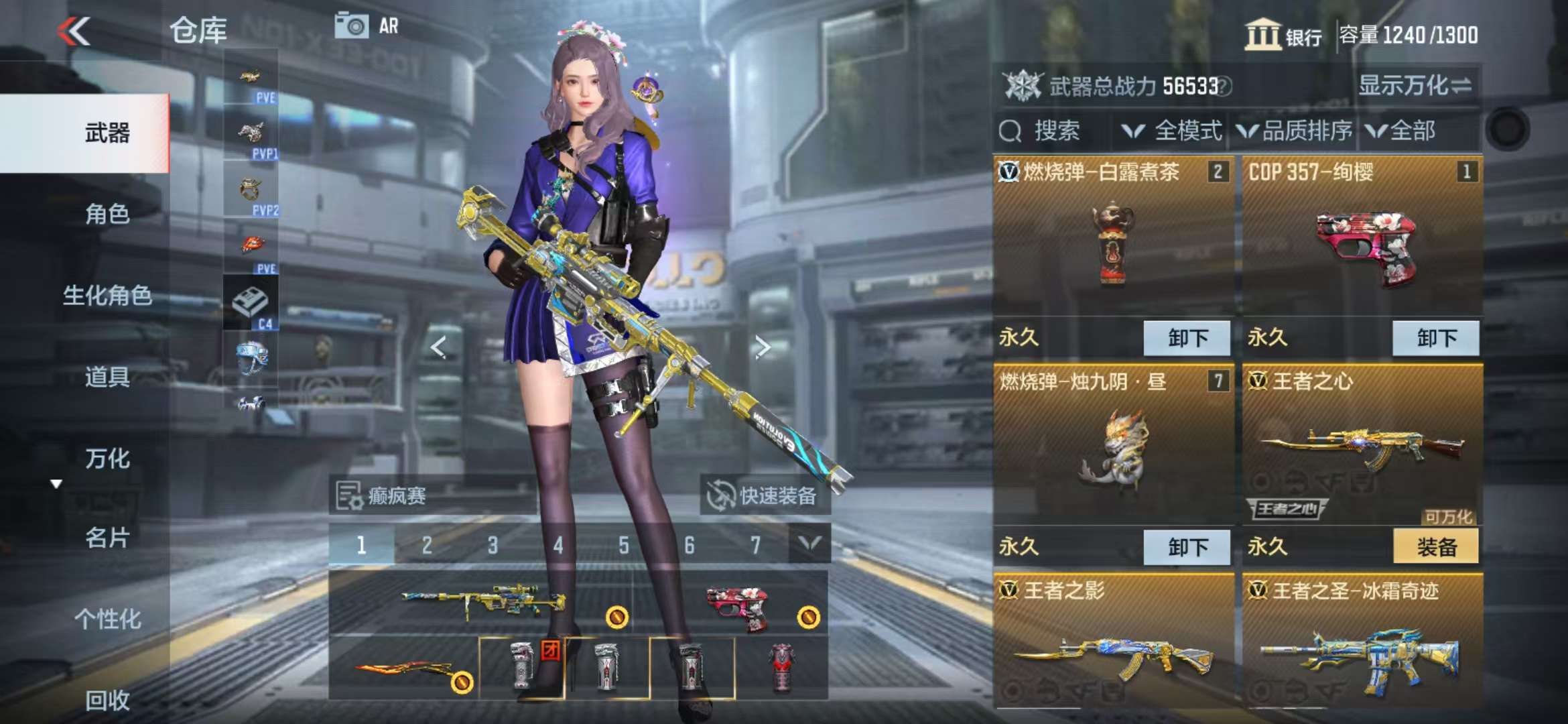Activate 快速装备 quick equip

click(x=765, y=496)
